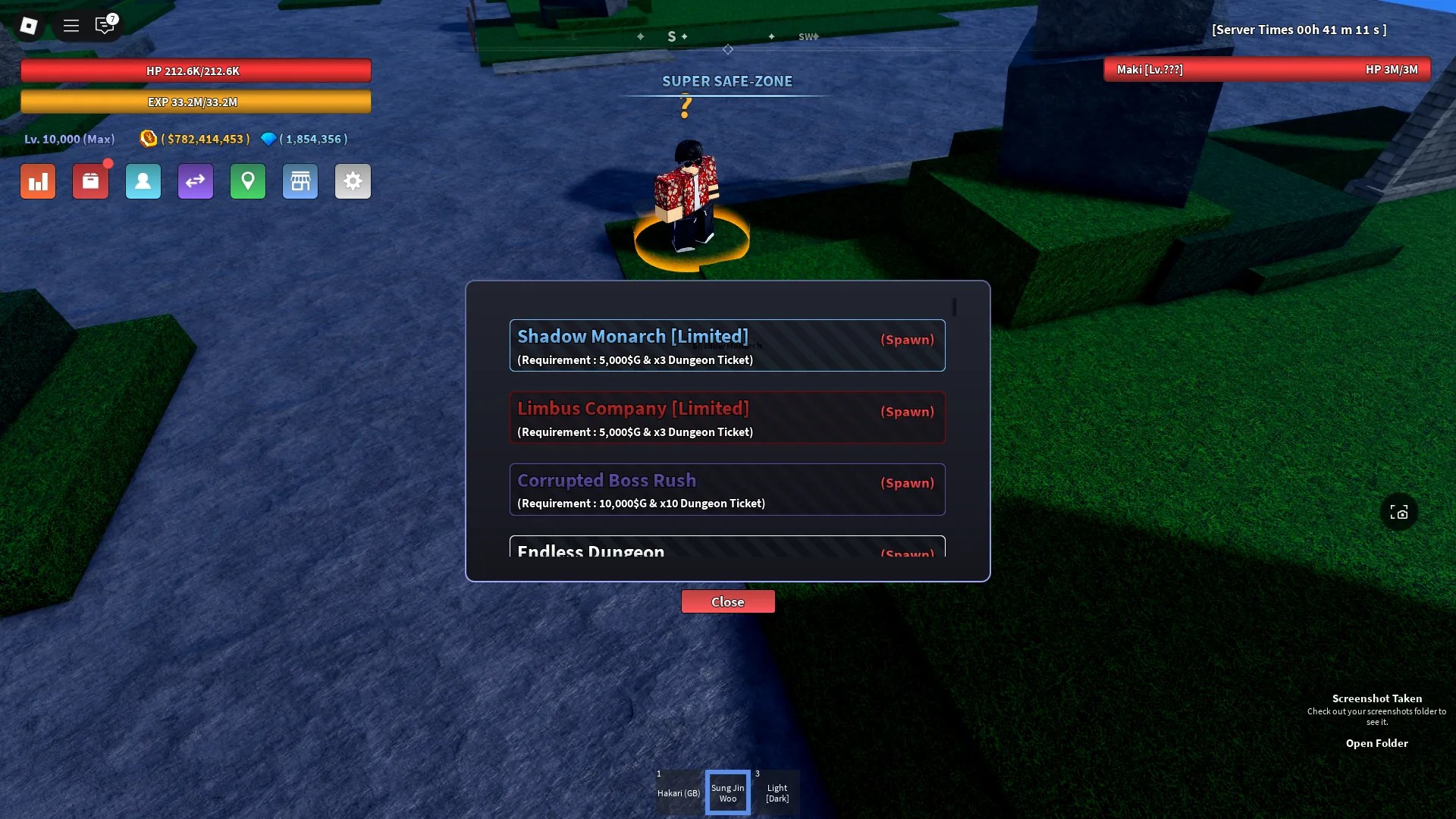Spawn the Shadow Monarch [Limited] dungeon

[907, 340]
